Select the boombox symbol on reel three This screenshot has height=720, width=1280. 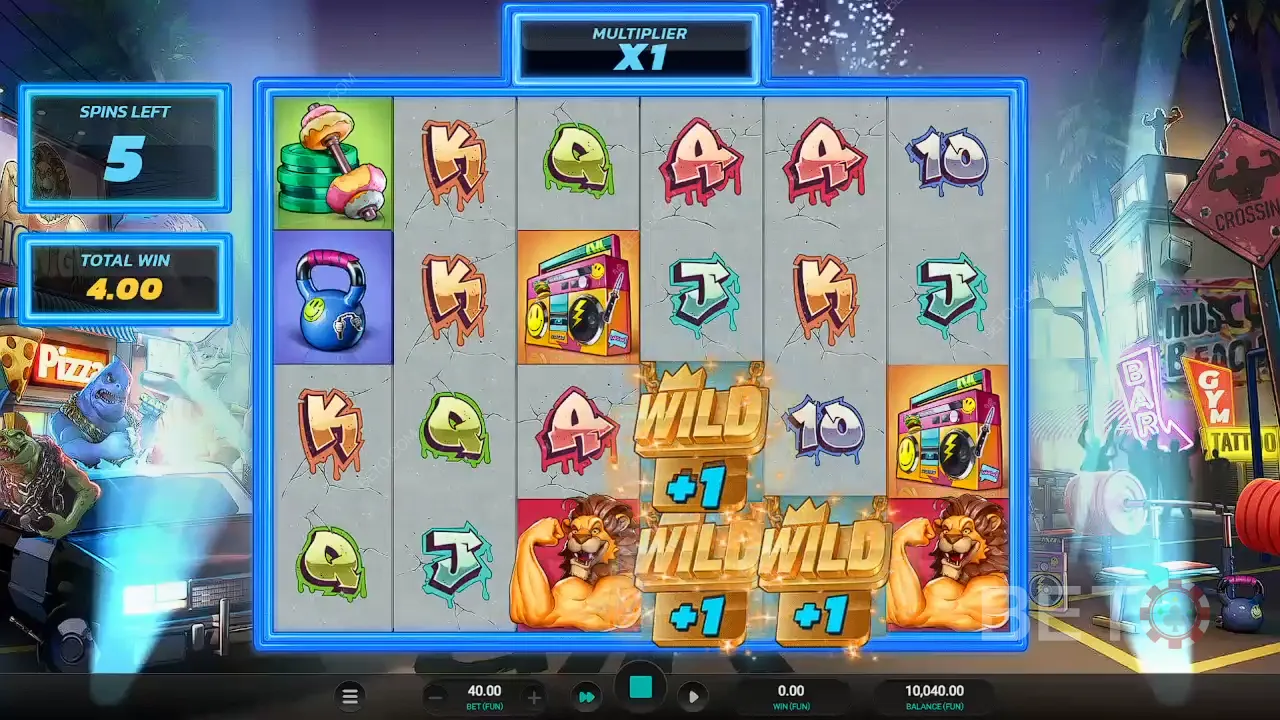pos(578,294)
